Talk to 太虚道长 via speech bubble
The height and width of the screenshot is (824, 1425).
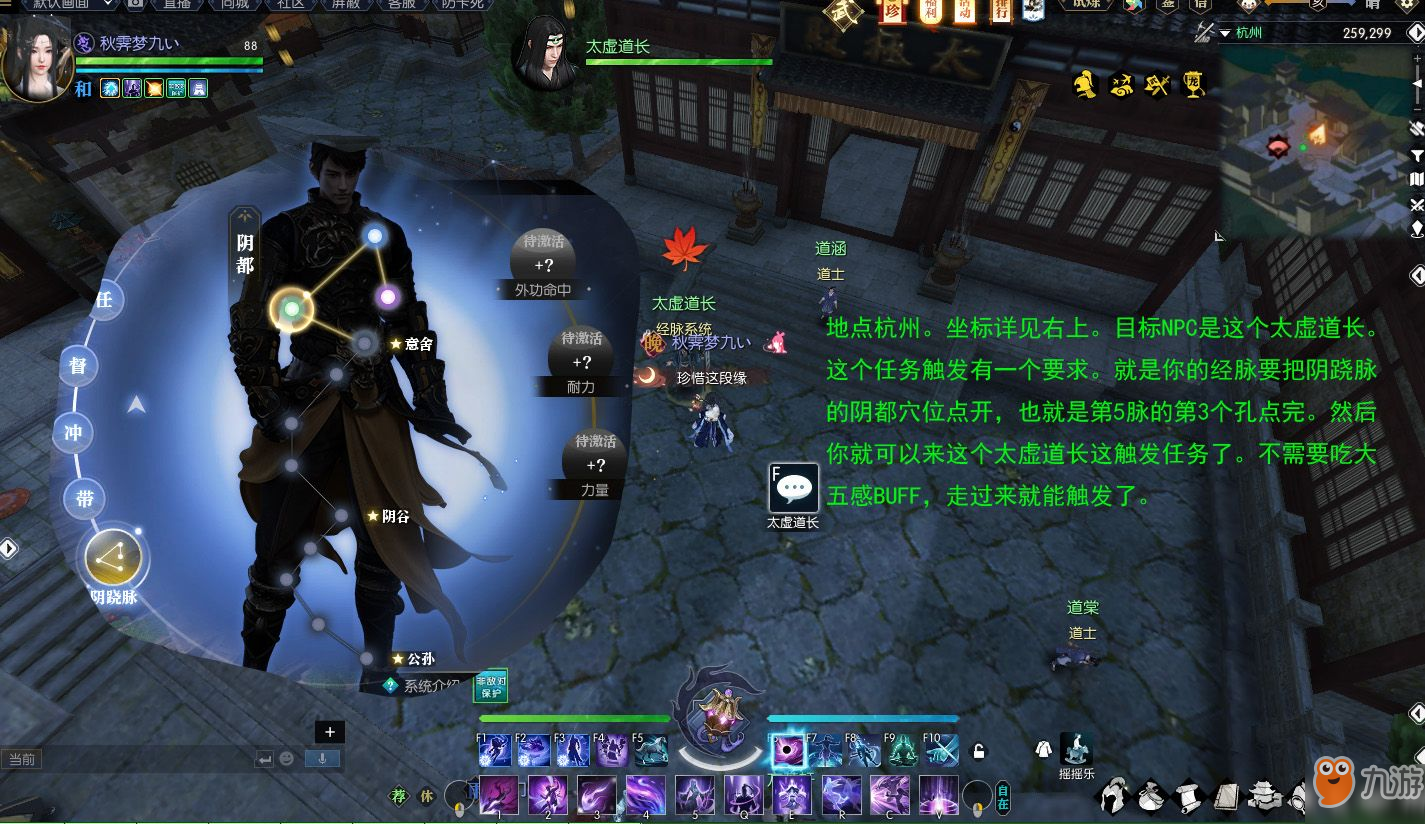click(794, 489)
